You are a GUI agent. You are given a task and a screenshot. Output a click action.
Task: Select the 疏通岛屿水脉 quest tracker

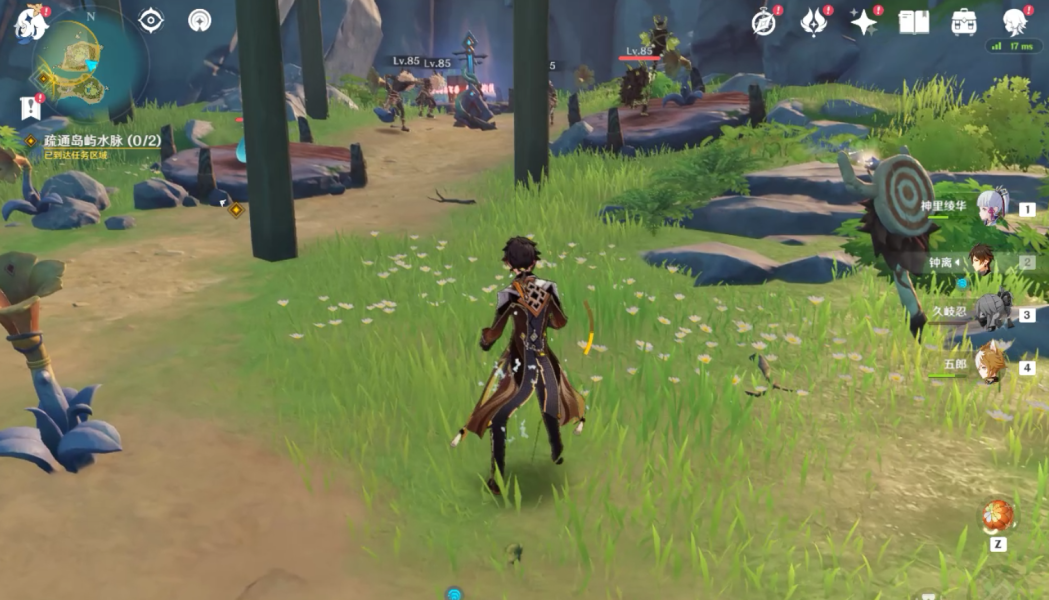coord(101,141)
